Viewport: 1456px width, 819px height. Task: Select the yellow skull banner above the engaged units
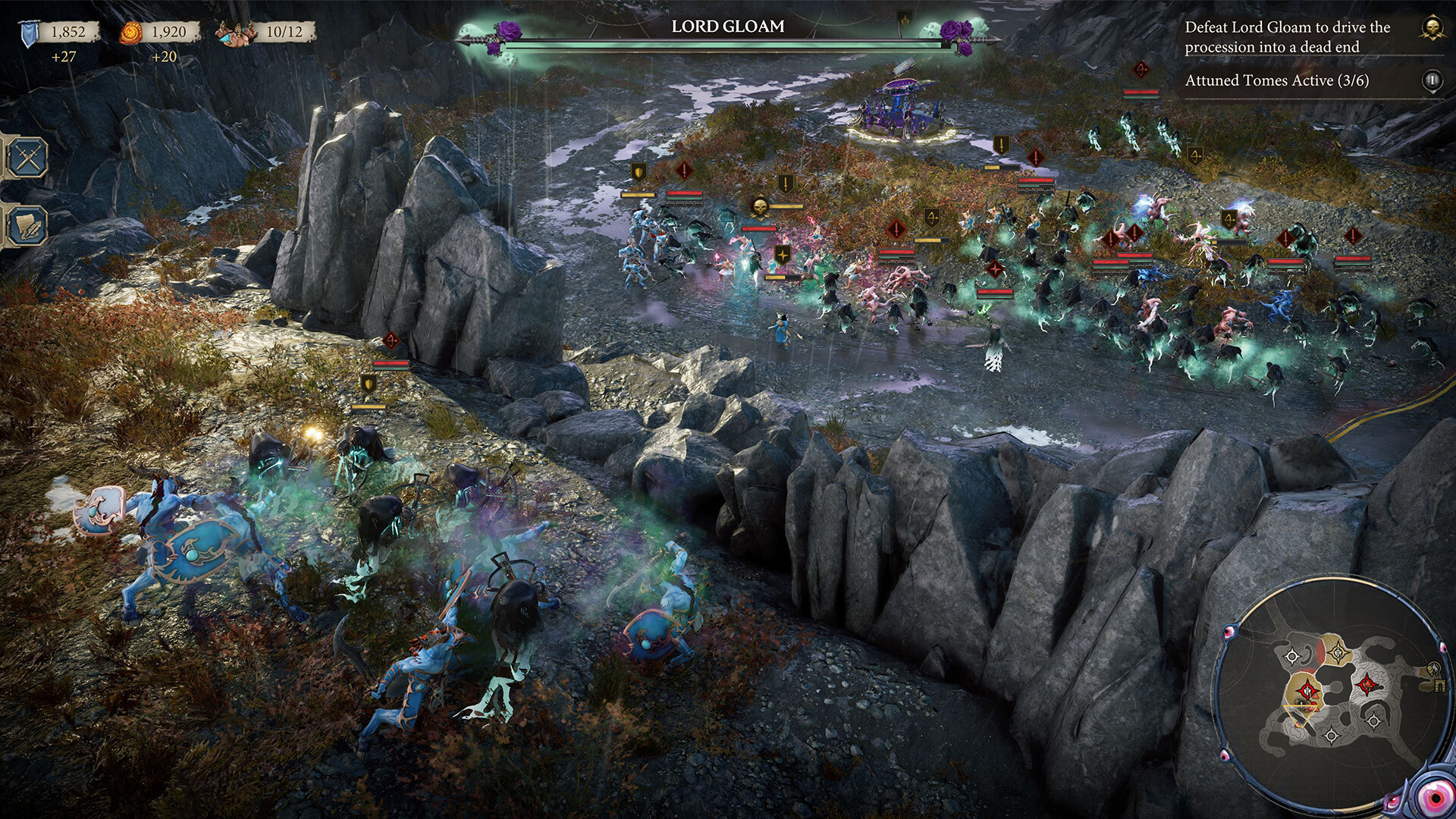click(761, 205)
